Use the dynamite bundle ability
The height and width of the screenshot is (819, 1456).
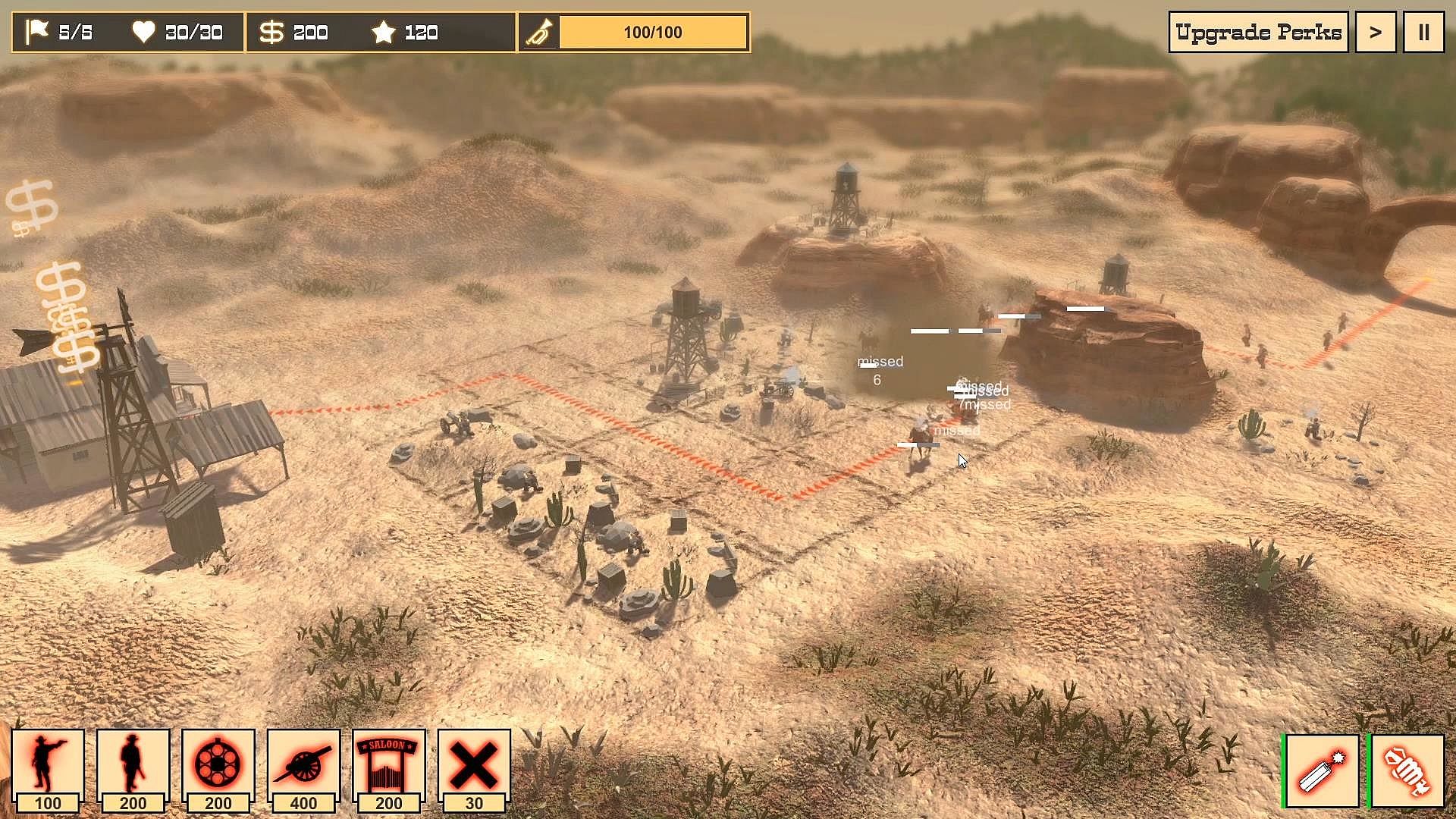tap(1407, 771)
